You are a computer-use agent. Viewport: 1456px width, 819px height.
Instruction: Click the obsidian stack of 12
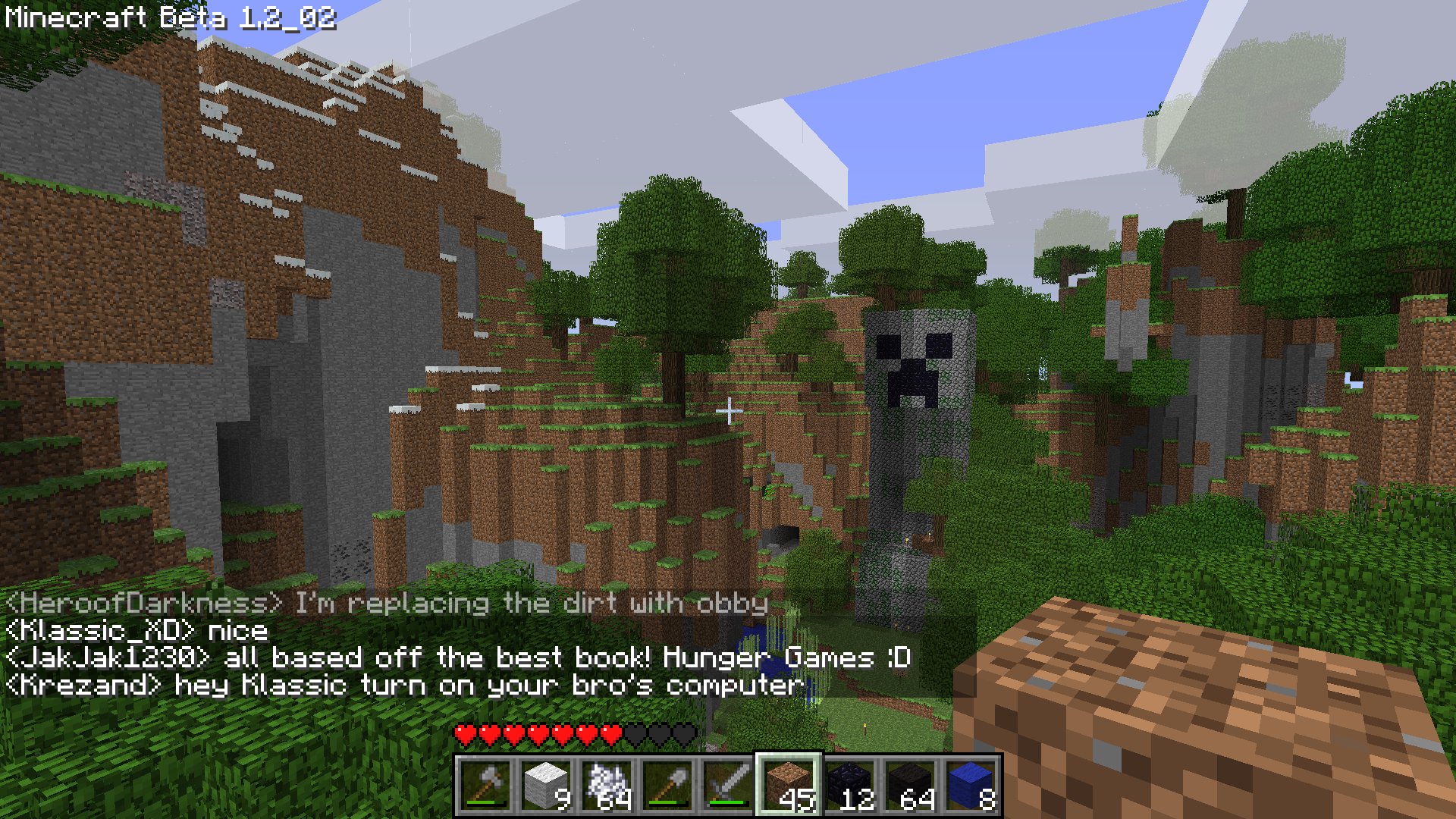pos(848,783)
